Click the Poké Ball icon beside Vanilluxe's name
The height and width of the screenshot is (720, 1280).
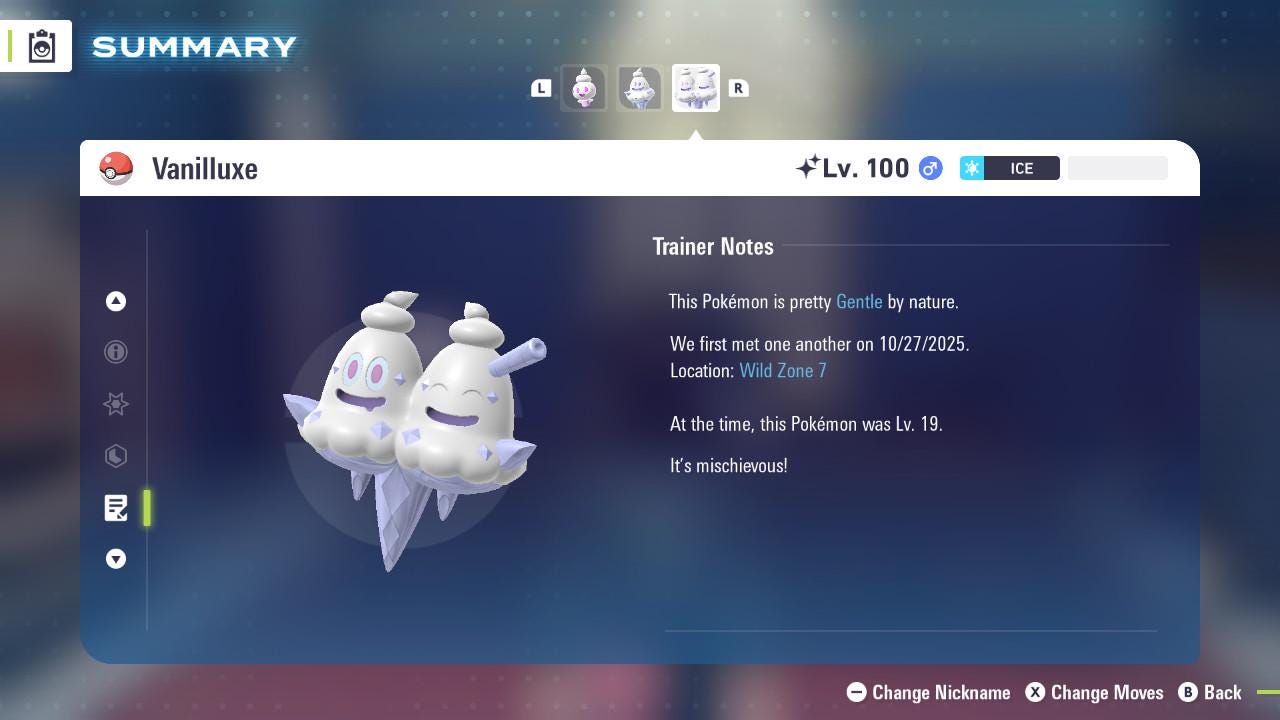116,168
